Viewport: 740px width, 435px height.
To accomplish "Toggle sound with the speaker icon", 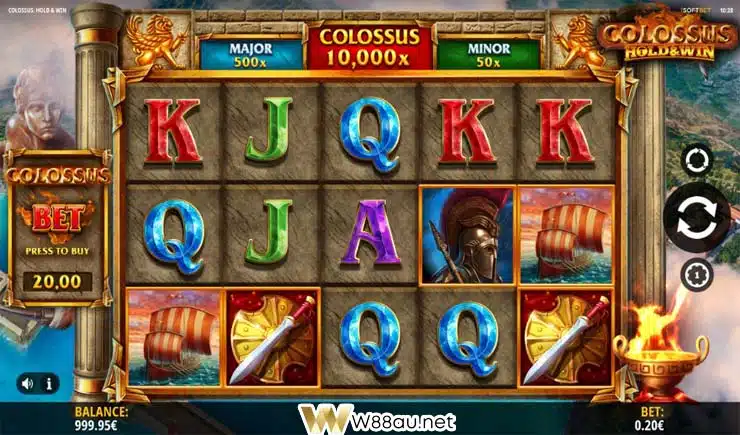I will point(28,383).
